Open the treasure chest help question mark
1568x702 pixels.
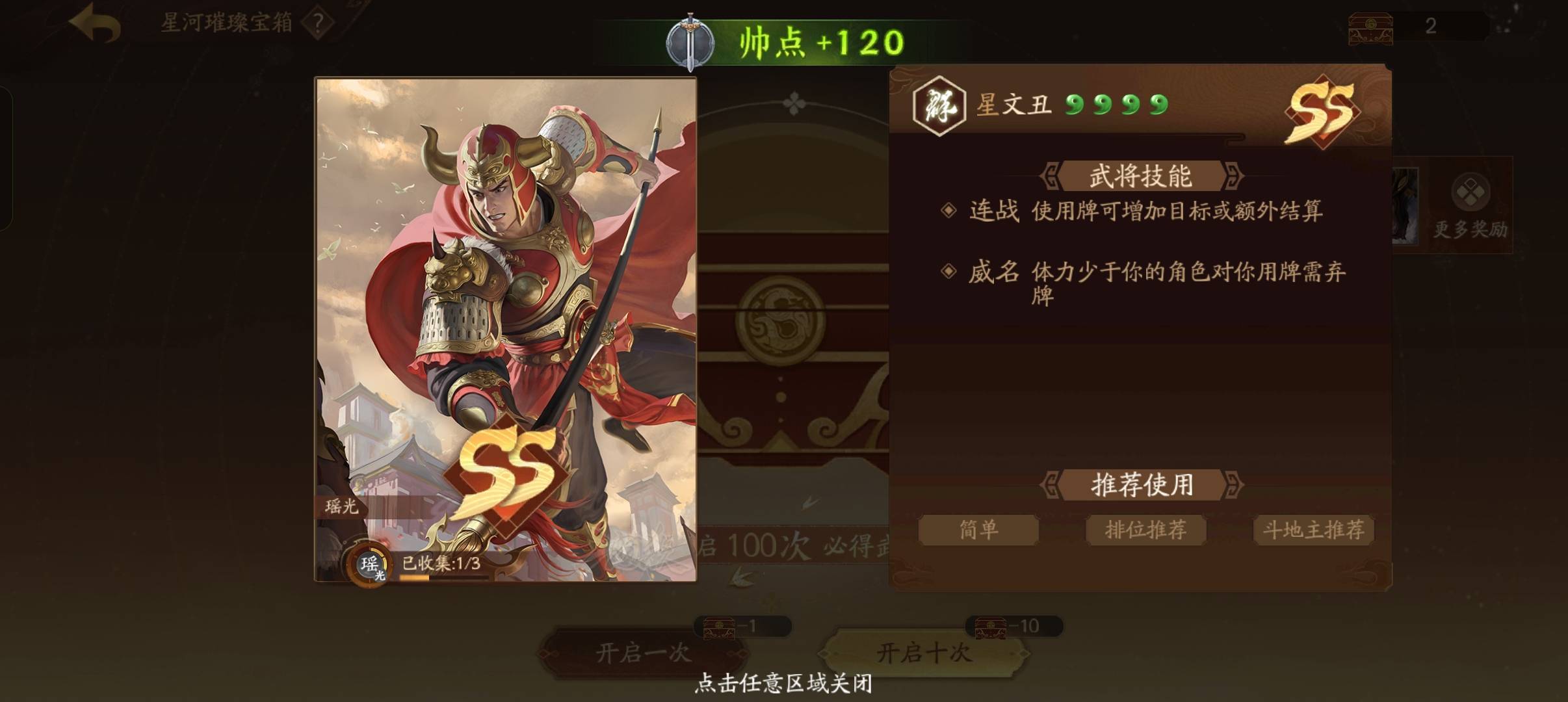tap(318, 23)
